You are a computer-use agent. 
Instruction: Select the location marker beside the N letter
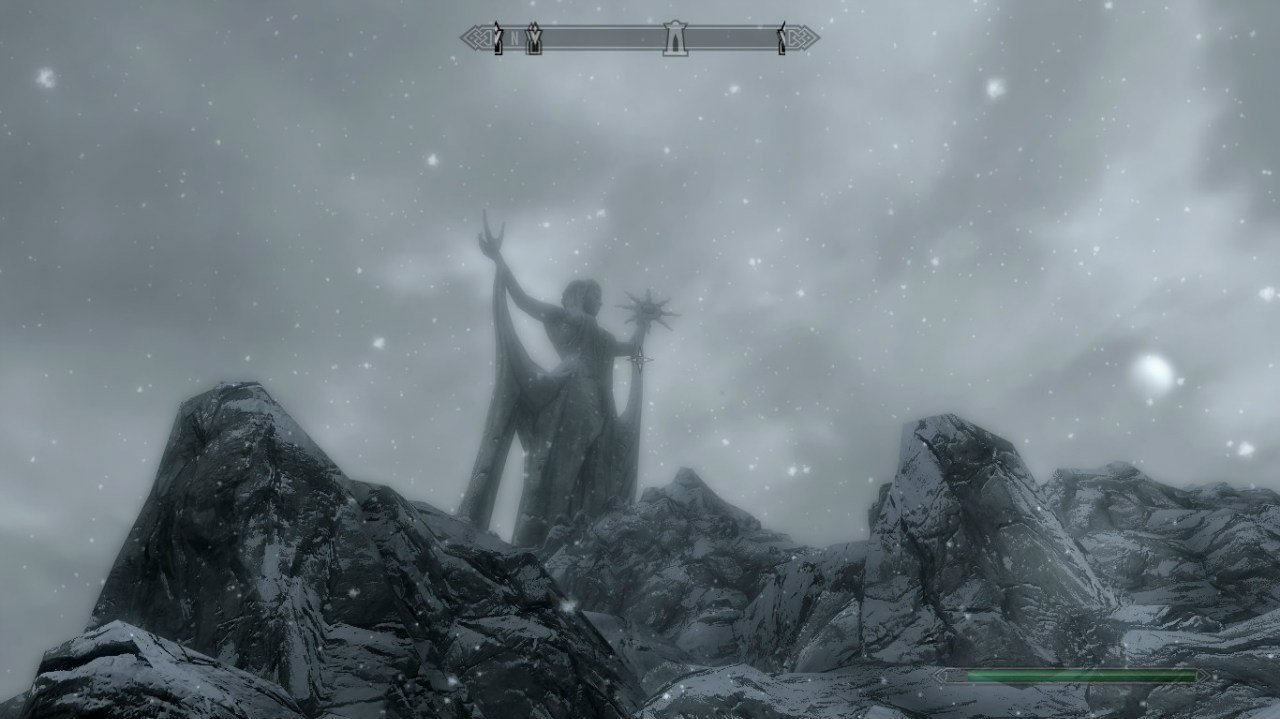pos(534,39)
